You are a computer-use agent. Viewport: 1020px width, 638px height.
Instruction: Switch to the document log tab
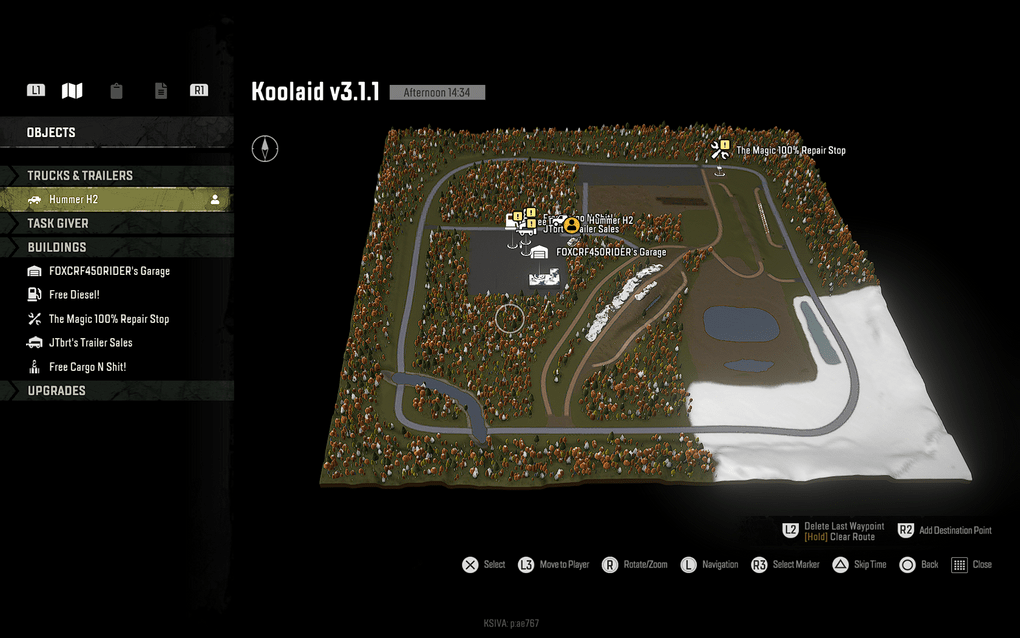point(161,91)
